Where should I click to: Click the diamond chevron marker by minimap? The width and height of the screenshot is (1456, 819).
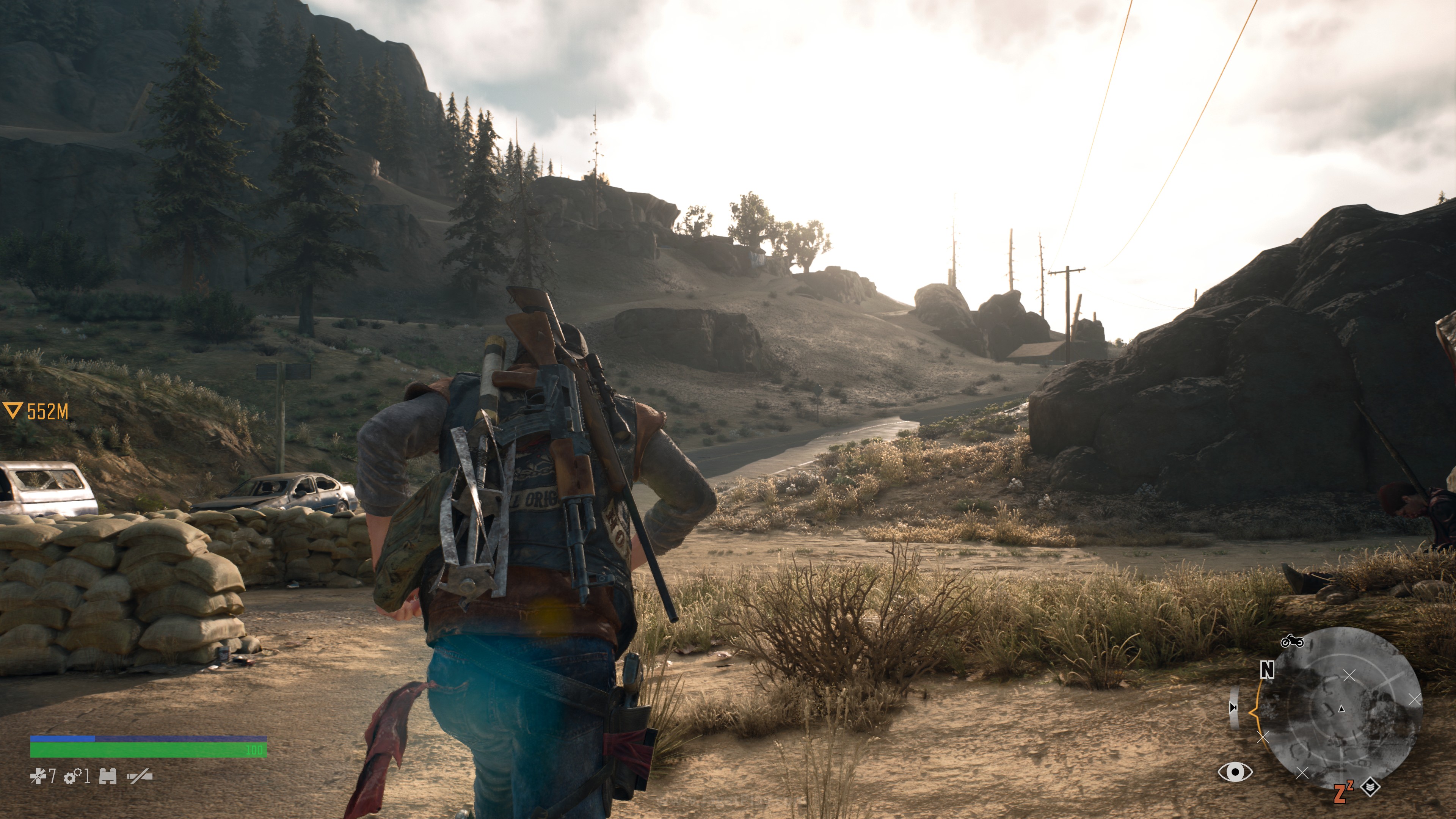point(1371,786)
